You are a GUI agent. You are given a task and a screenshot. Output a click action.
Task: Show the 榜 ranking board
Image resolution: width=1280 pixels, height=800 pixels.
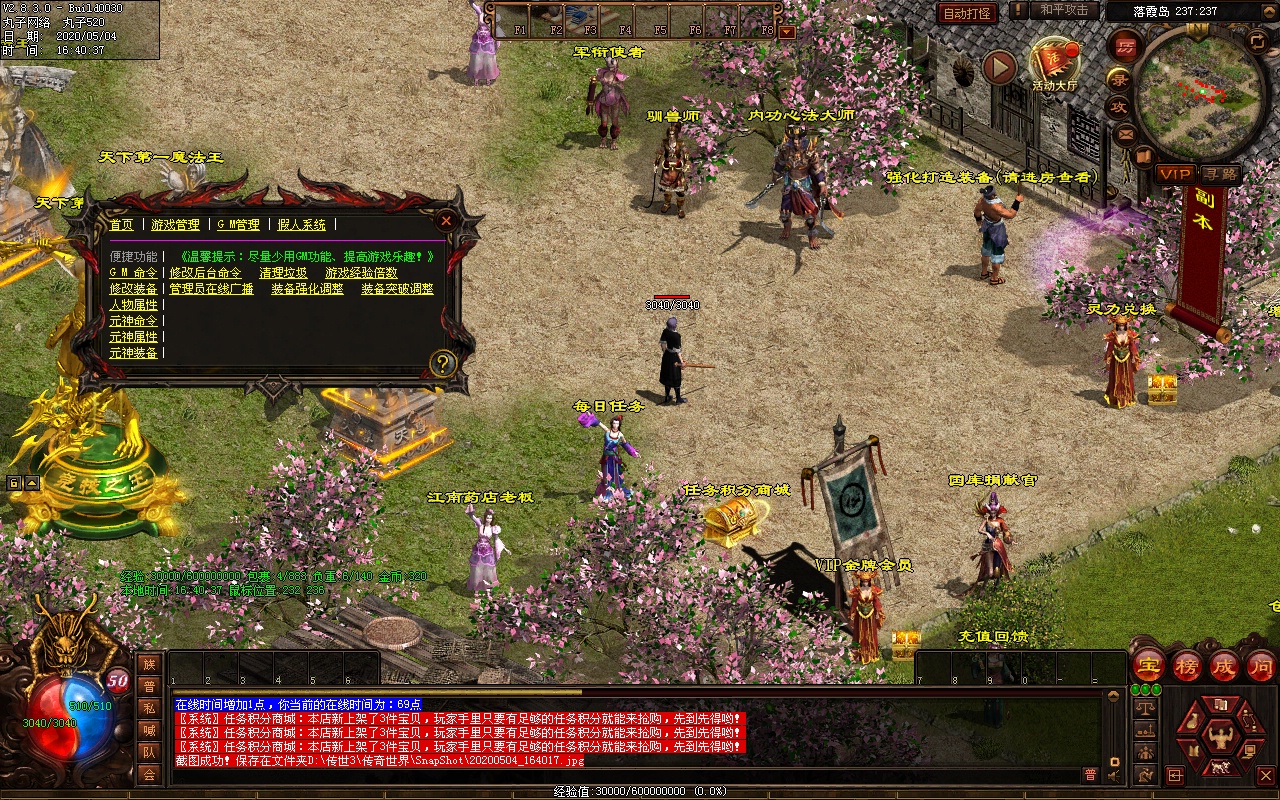click(x=1187, y=666)
